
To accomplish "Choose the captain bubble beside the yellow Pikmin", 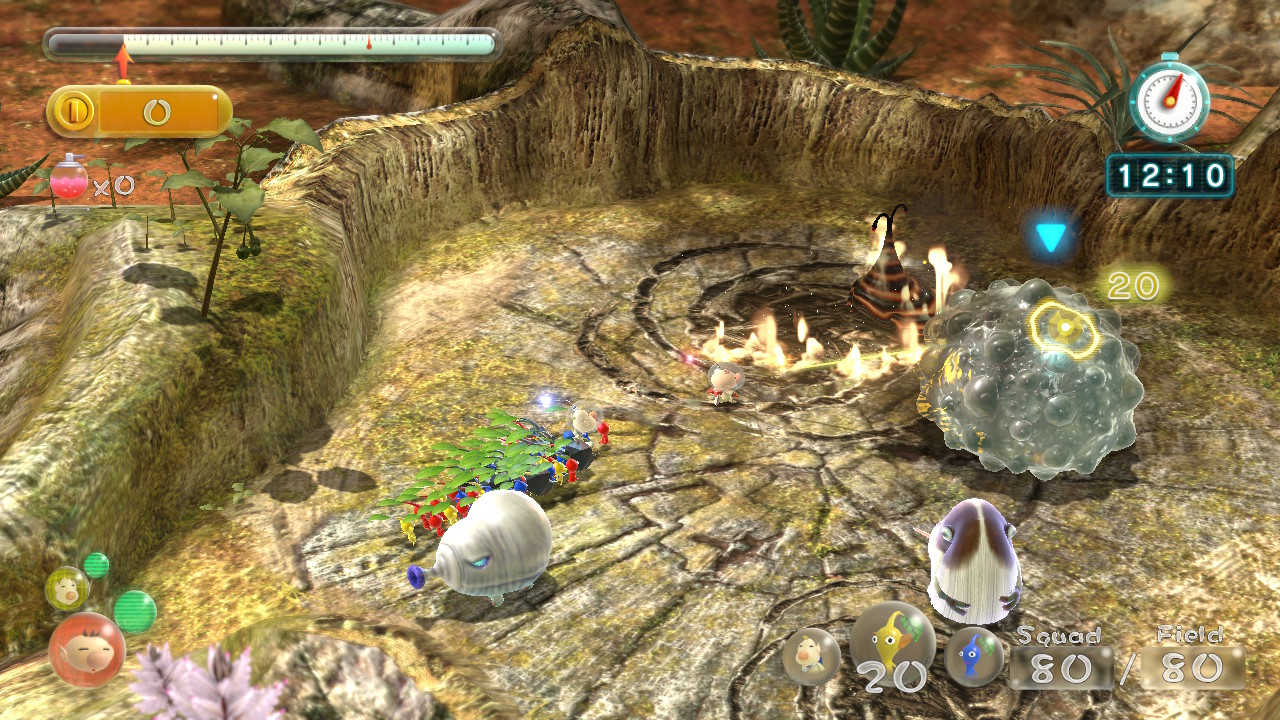I will click(811, 657).
